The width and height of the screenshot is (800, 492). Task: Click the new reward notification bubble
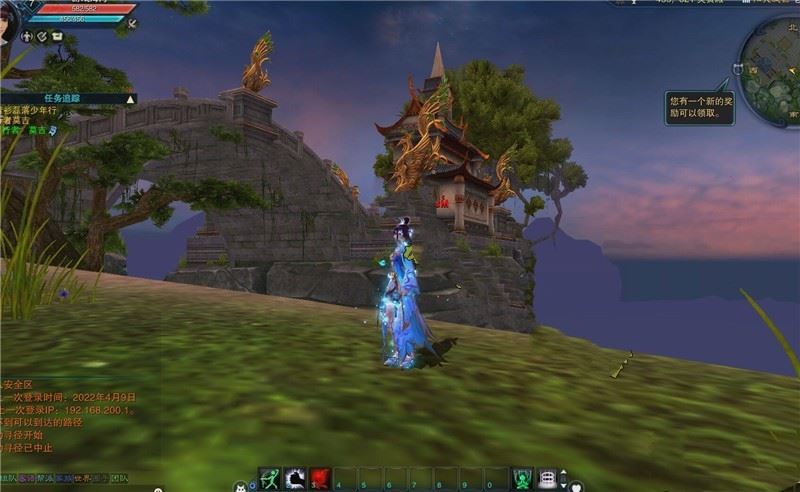701,107
